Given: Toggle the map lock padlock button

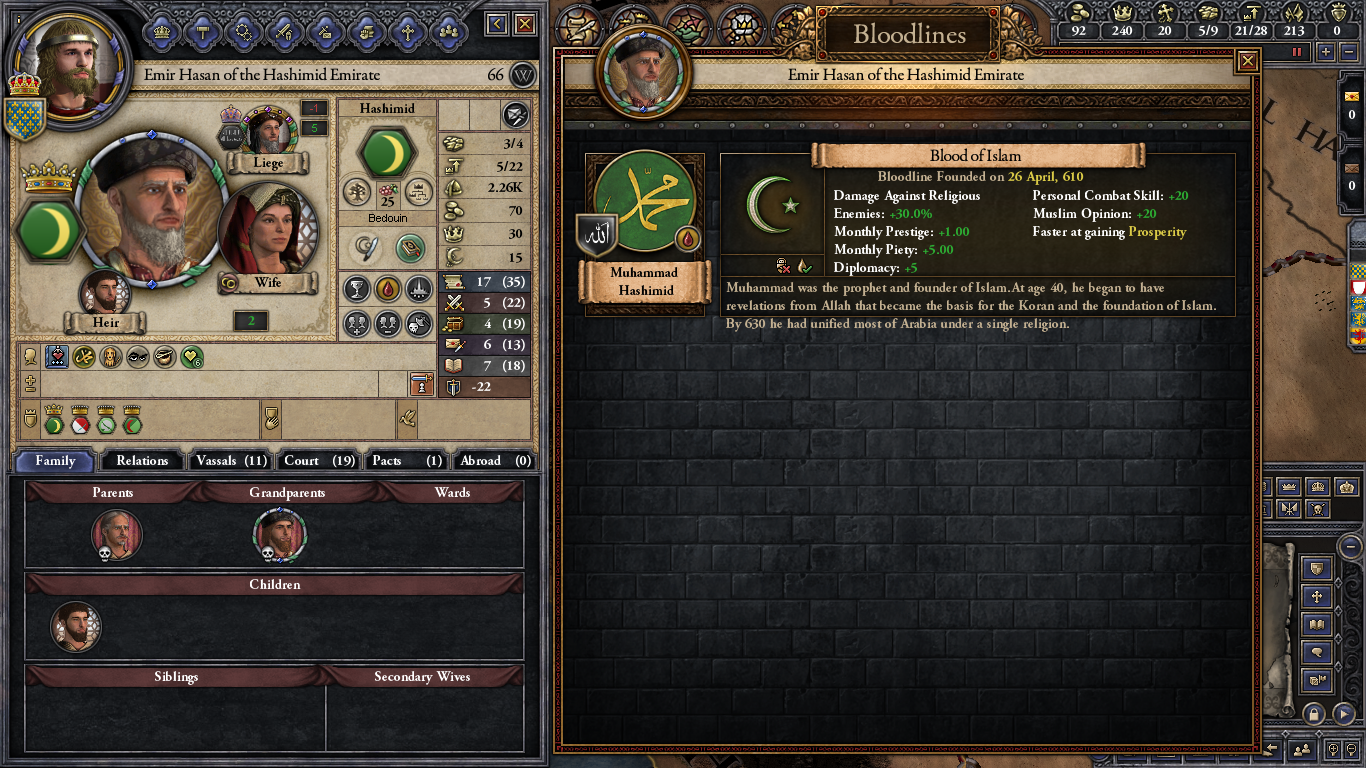Looking at the screenshot, I should tap(1313, 715).
